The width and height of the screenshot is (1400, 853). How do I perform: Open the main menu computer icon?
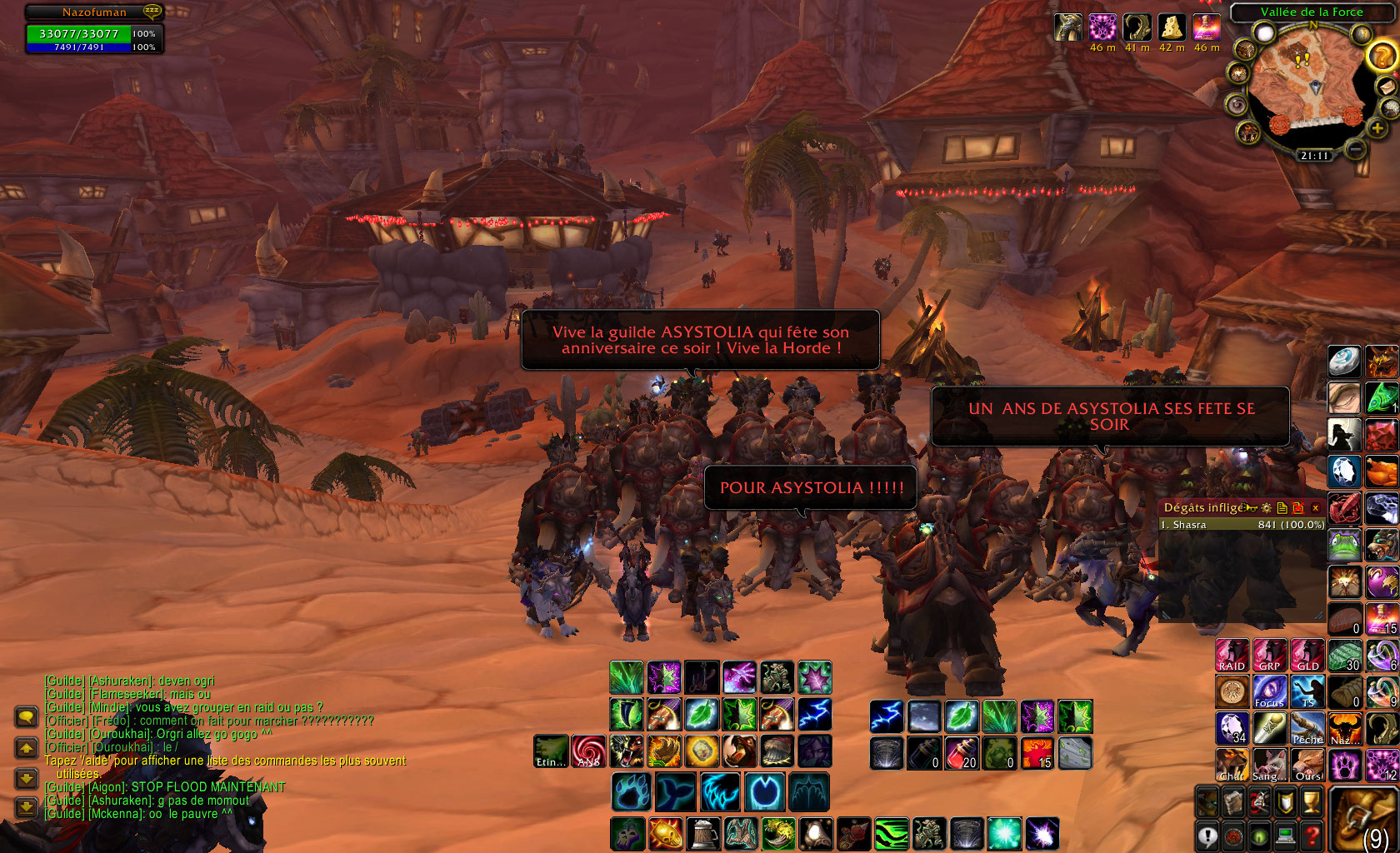pos(1285,834)
